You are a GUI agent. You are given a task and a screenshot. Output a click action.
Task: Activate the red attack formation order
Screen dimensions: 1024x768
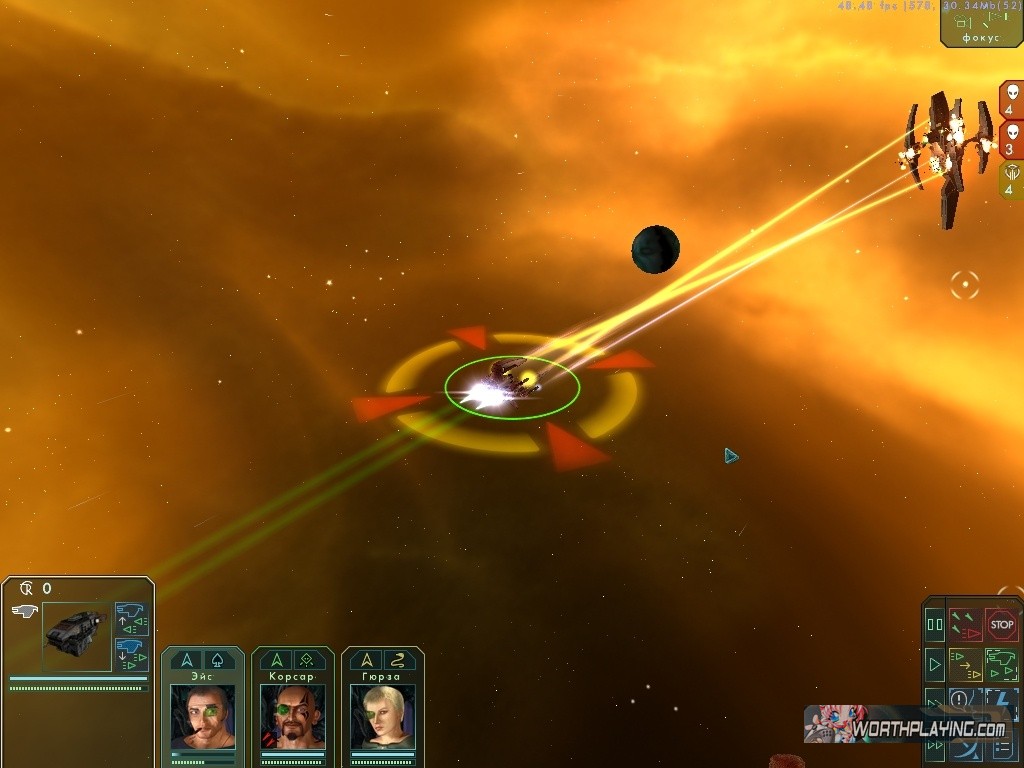tap(965, 625)
